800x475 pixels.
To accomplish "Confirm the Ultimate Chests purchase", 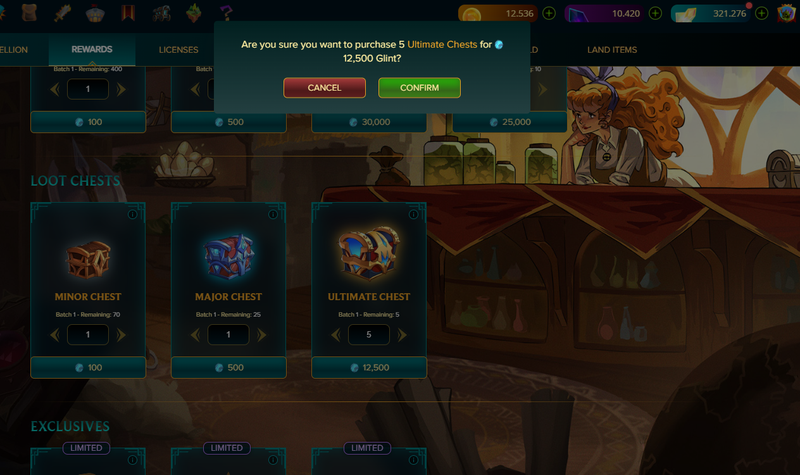I will tap(419, 88).
